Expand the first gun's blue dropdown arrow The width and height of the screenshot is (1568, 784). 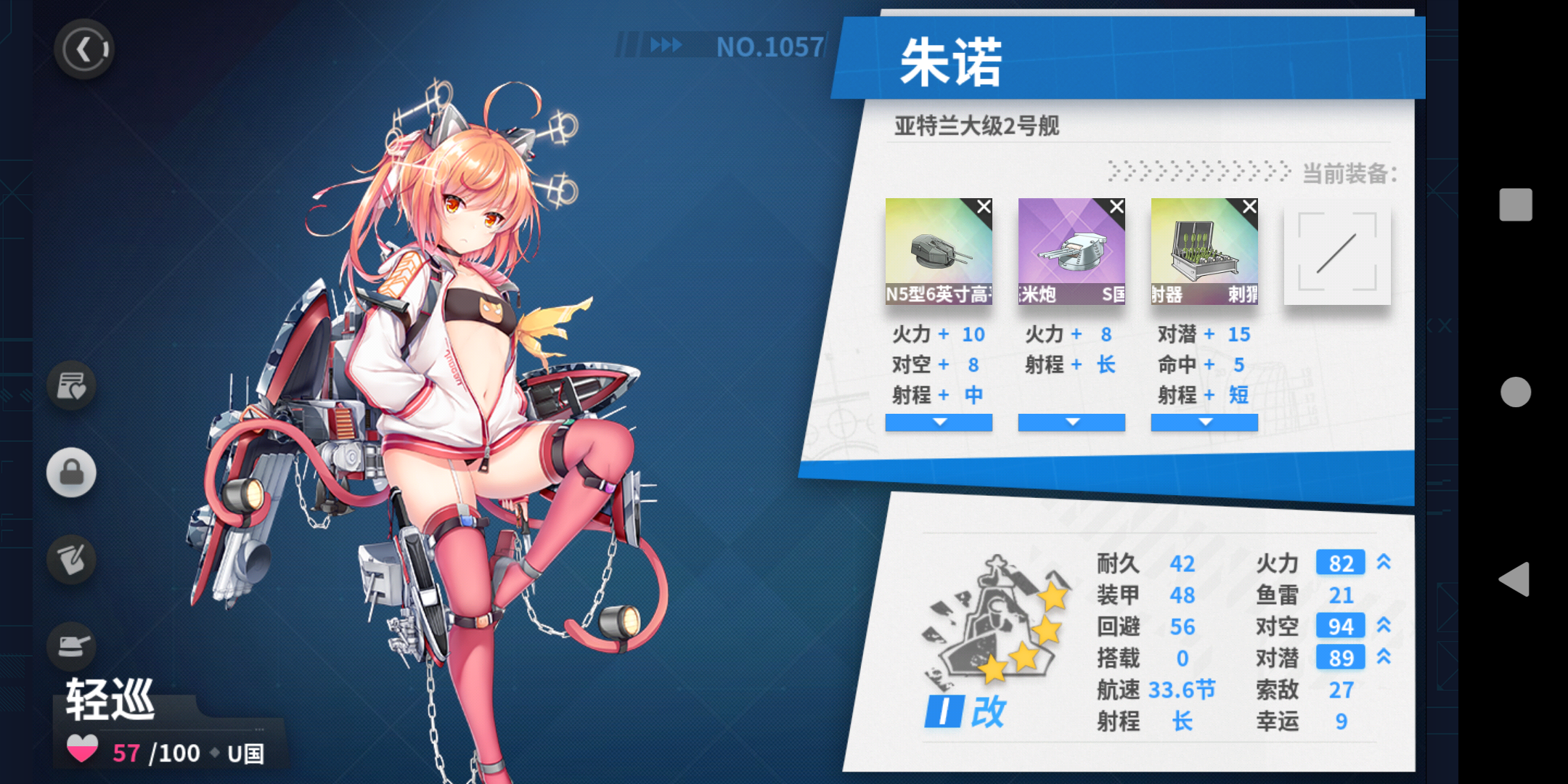[939, 422]
